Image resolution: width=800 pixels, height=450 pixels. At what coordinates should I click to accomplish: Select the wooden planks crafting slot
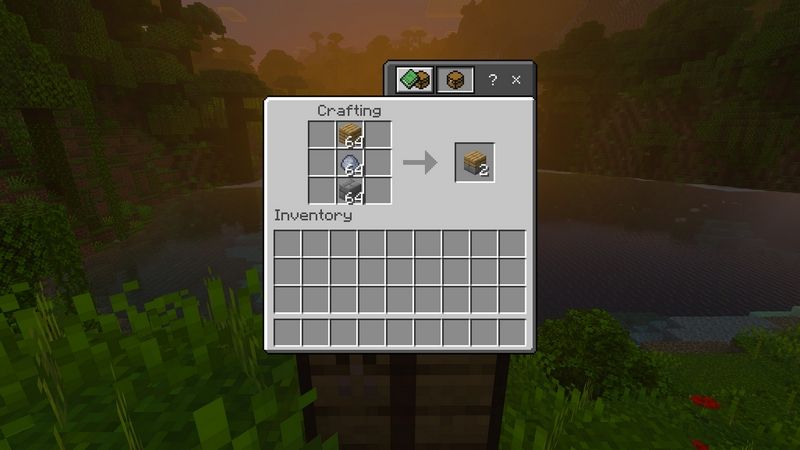tap(350, 135)
